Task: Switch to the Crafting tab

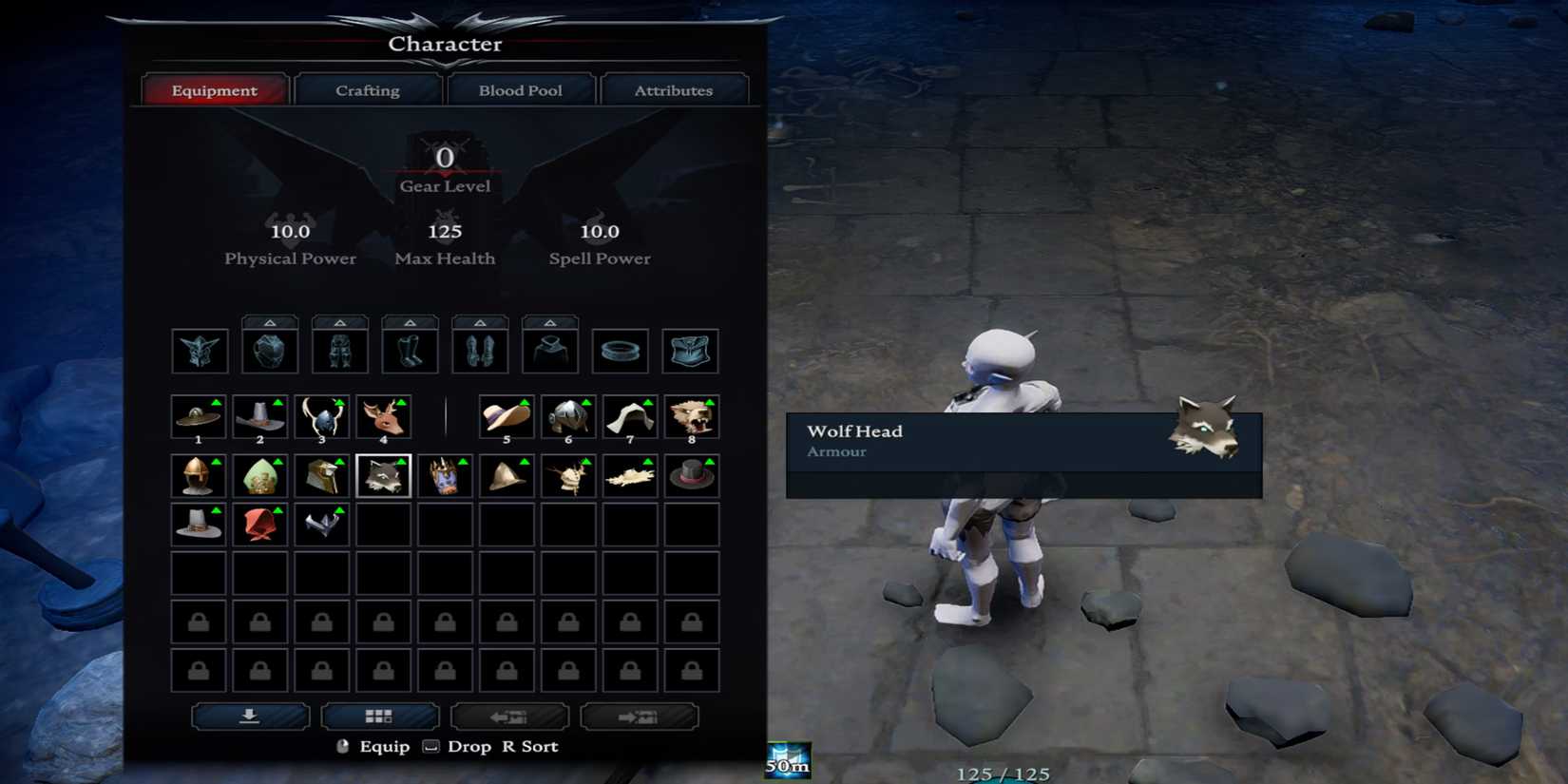Action: click(x=367, y=89)
